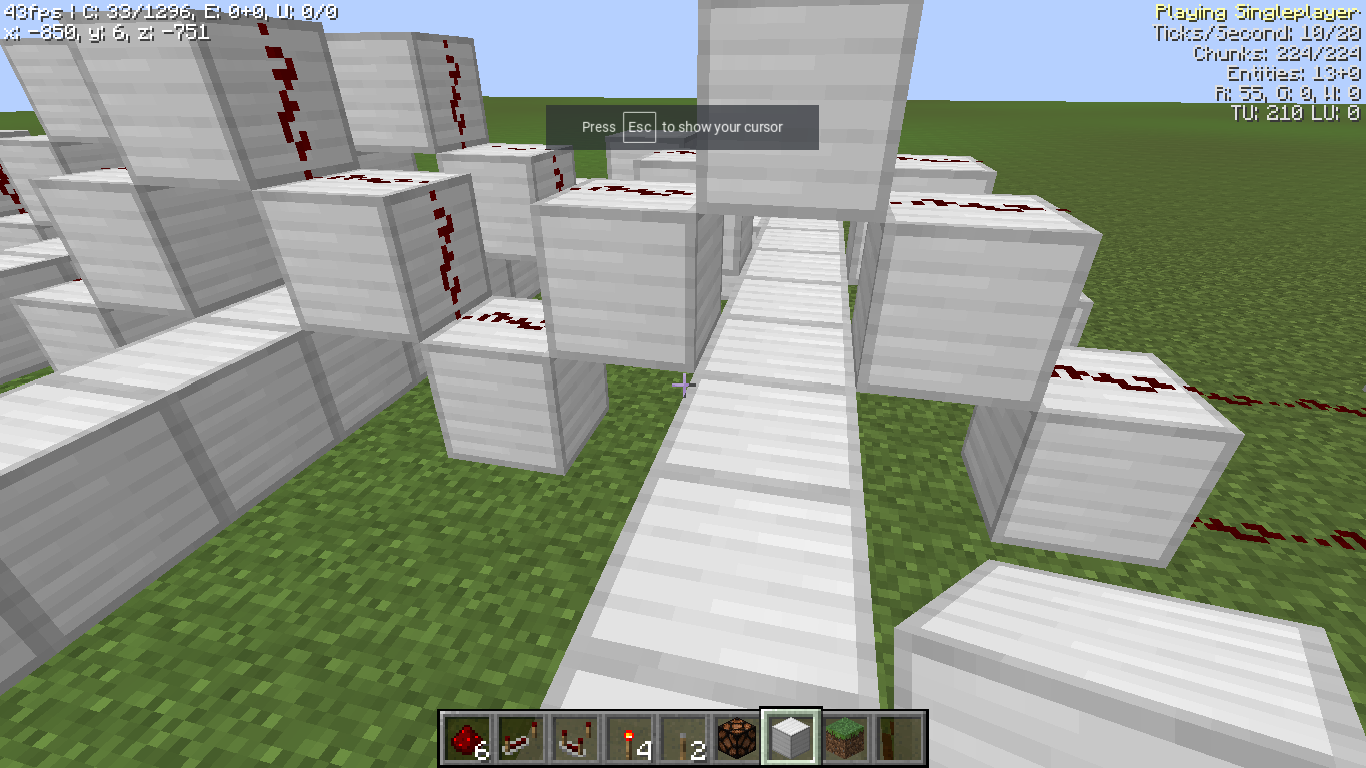Select the redstone comparator in hotbar slot 3

point(575,737)
